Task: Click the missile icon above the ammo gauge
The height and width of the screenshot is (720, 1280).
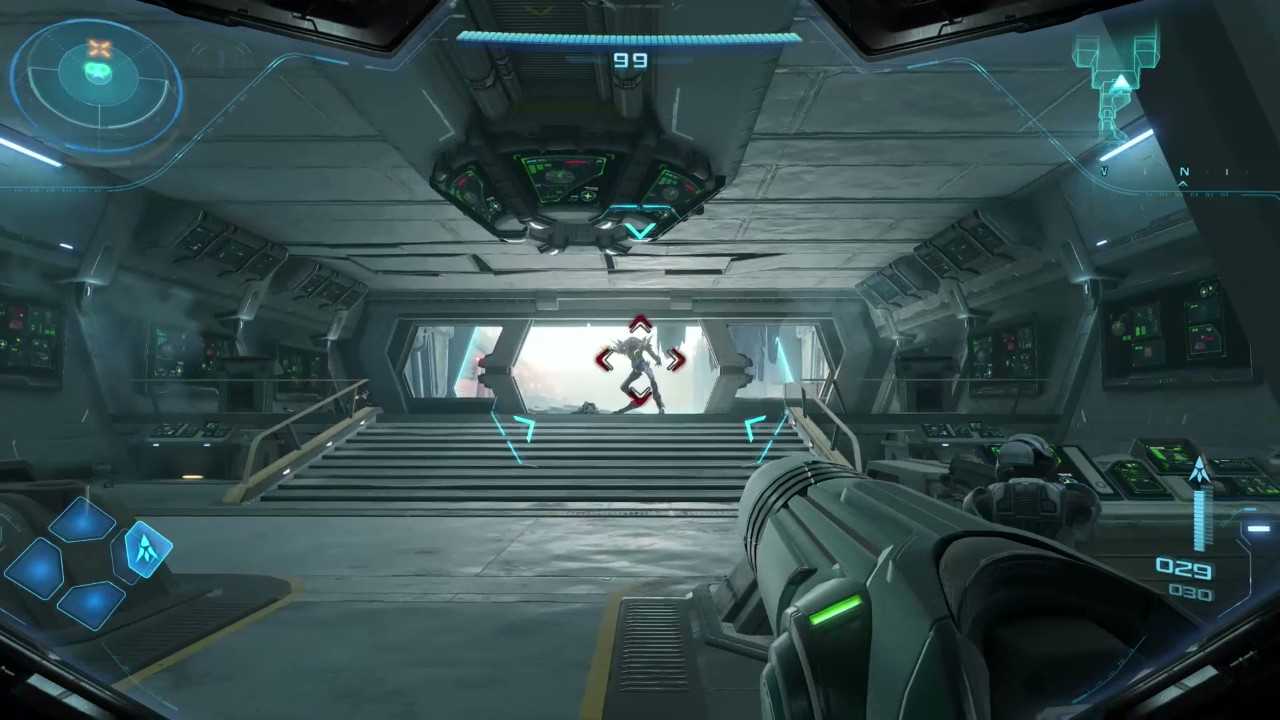Action: [1200, 471]
